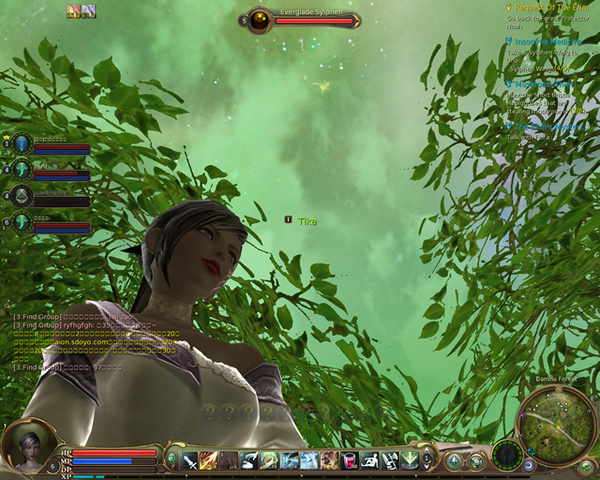Screen dimensions: 600x480
Task: Open the Insomnia Medicine quest entry
Action: [548, 42]
